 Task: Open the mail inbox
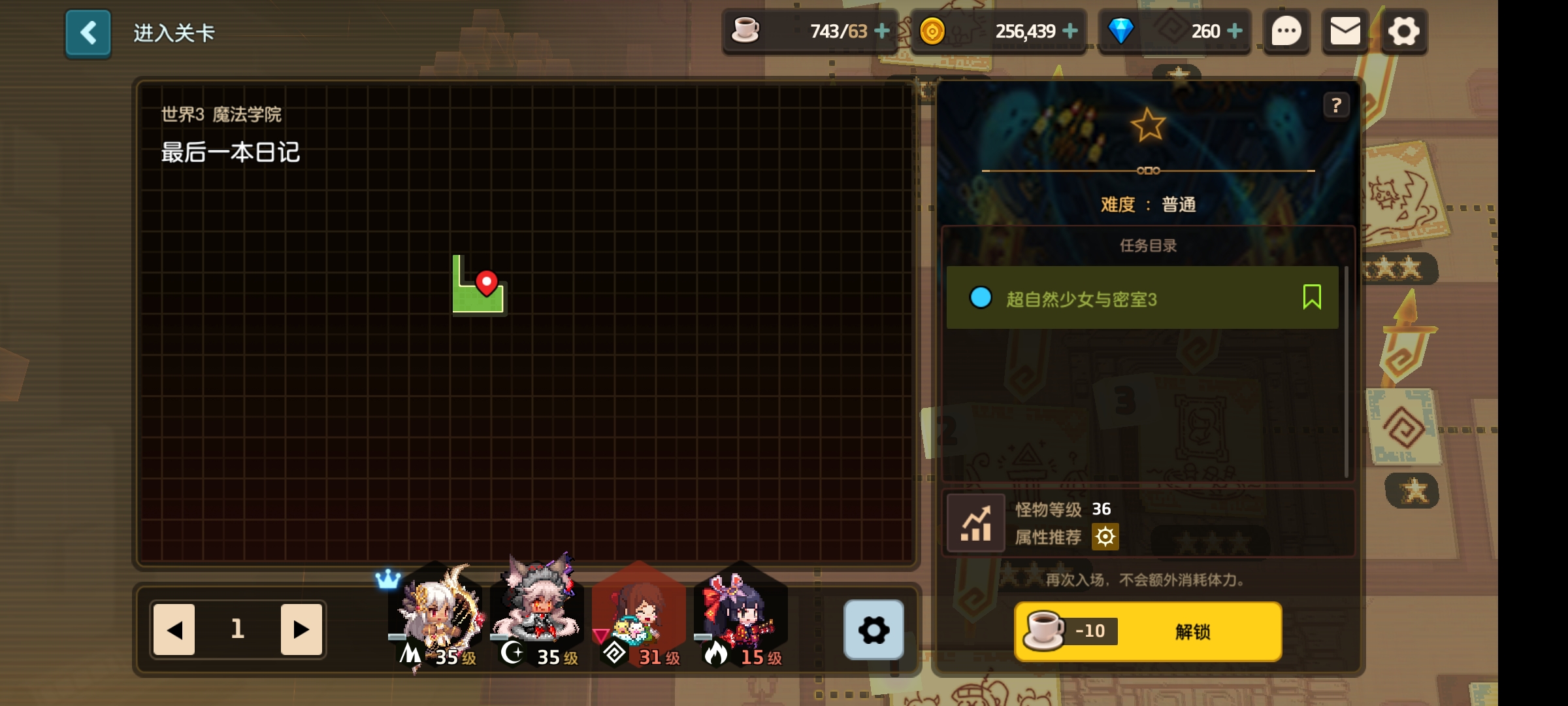click(x=1345, y=31)
